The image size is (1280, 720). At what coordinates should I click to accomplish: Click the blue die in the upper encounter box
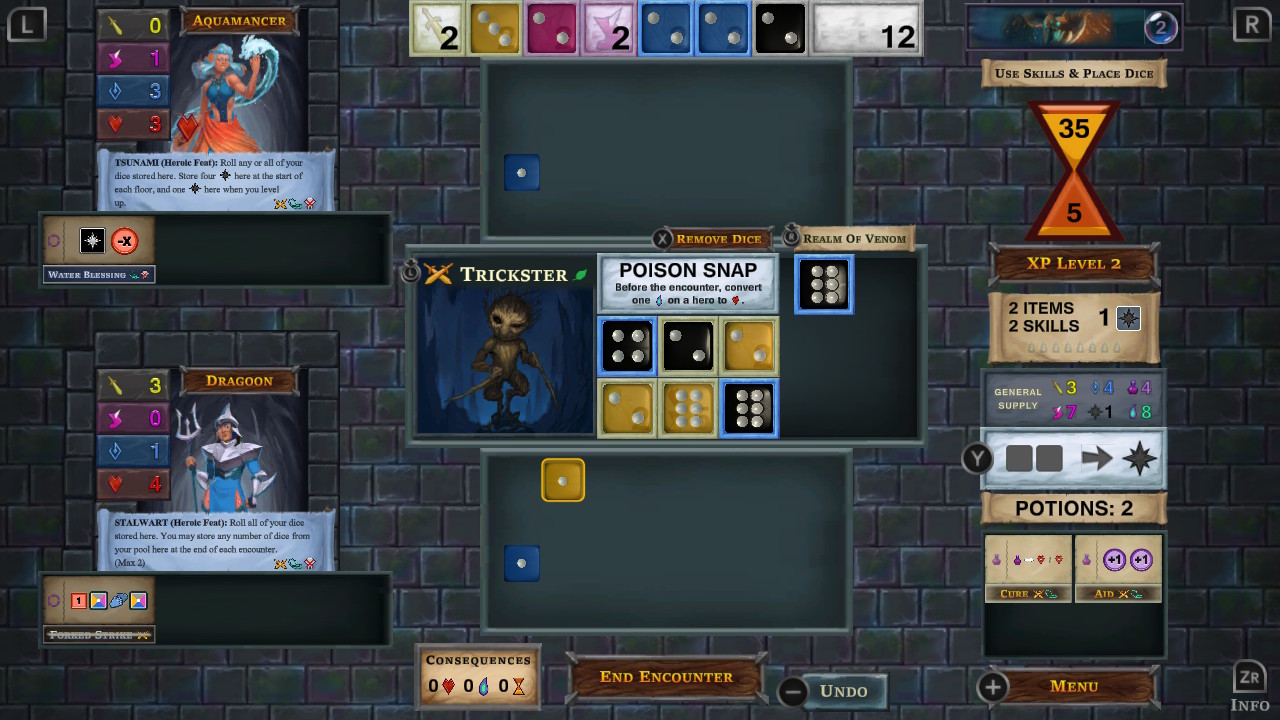pyautogui.click(x=521, y=172)
